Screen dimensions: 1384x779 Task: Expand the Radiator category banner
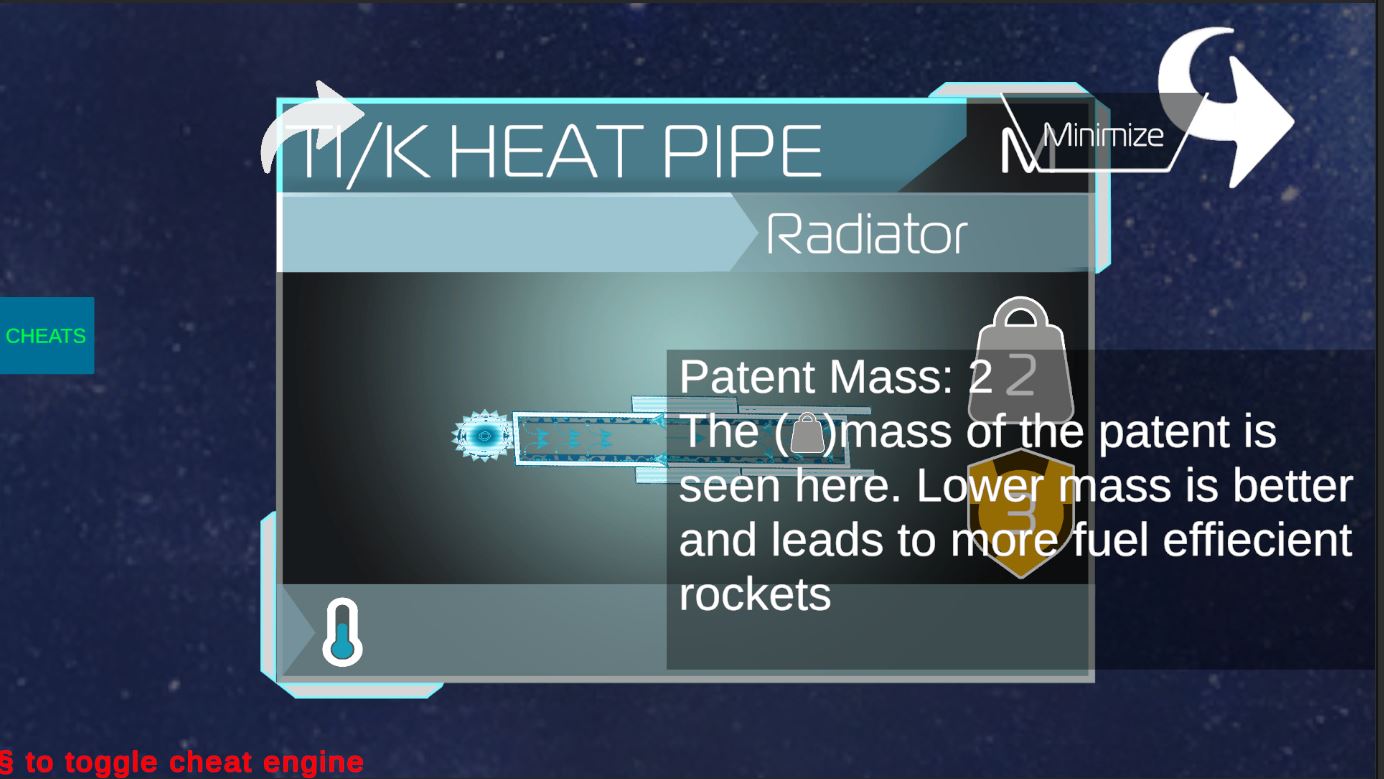point(864,234)
